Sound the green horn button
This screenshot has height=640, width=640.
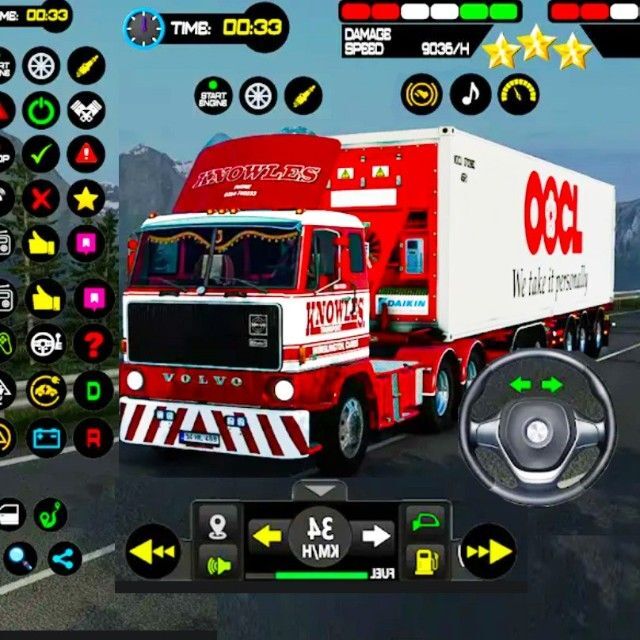217,562
